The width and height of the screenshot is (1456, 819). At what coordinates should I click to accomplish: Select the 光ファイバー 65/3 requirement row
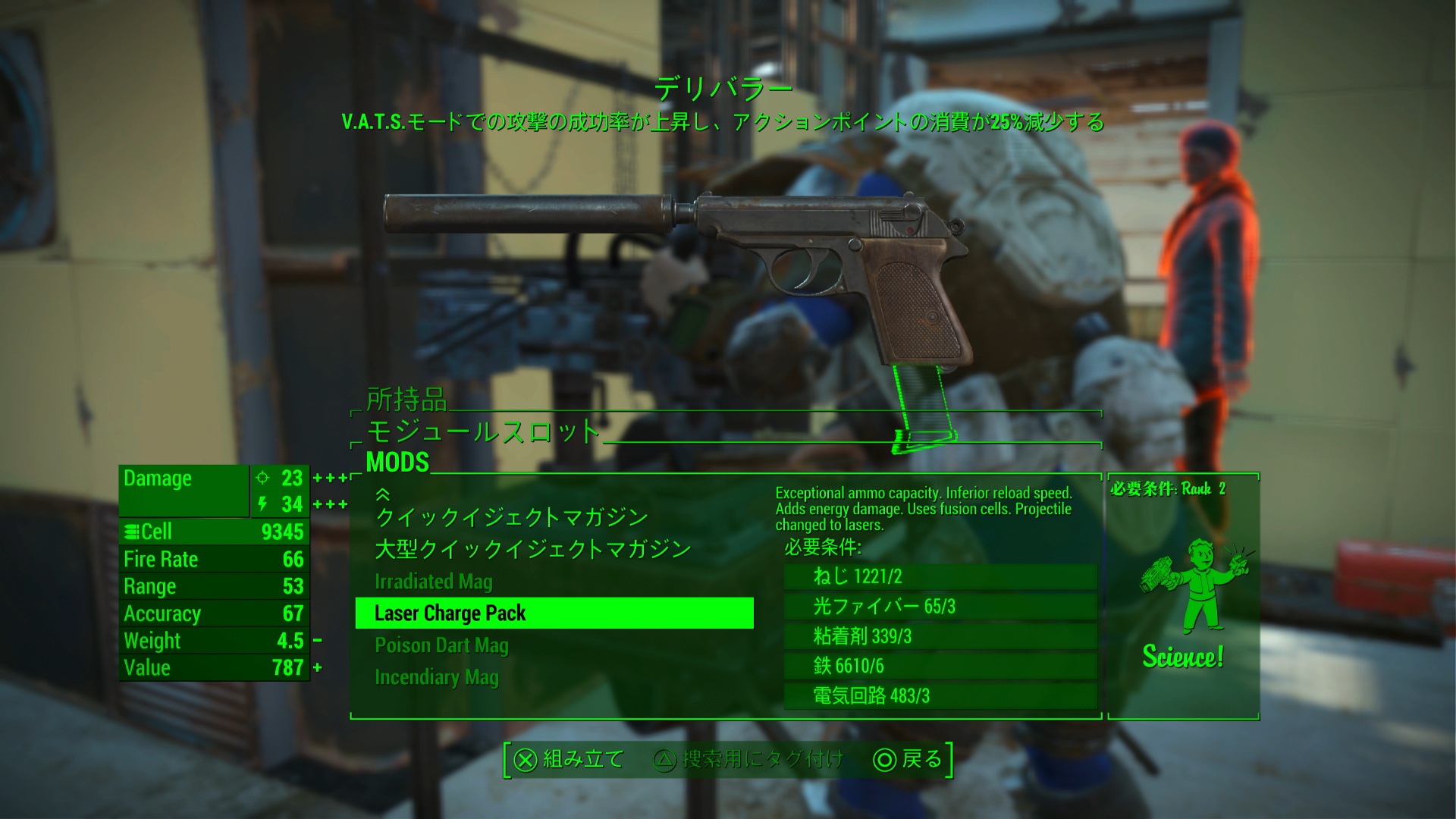tap(940, 606)
